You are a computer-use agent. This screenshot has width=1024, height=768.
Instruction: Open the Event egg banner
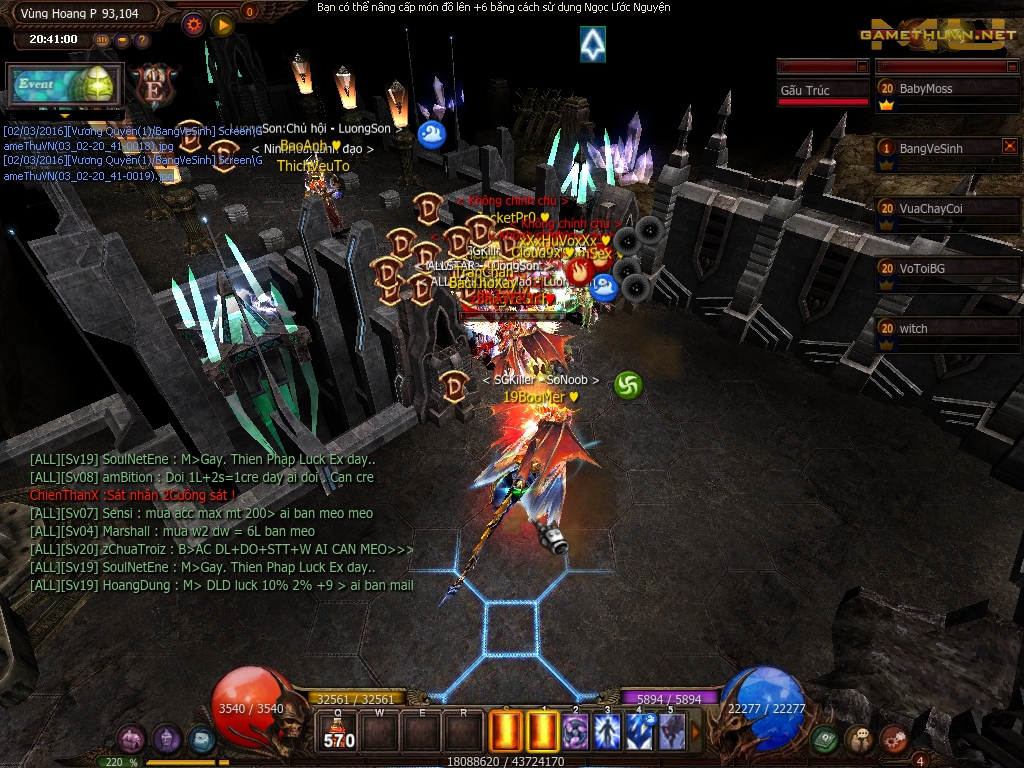[x=65, y=85]
